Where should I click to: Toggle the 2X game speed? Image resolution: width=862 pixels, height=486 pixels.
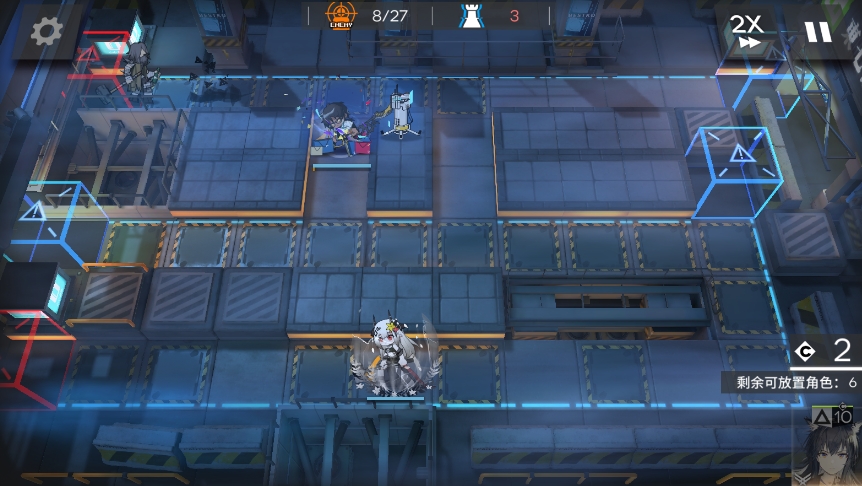click(747, 32)
